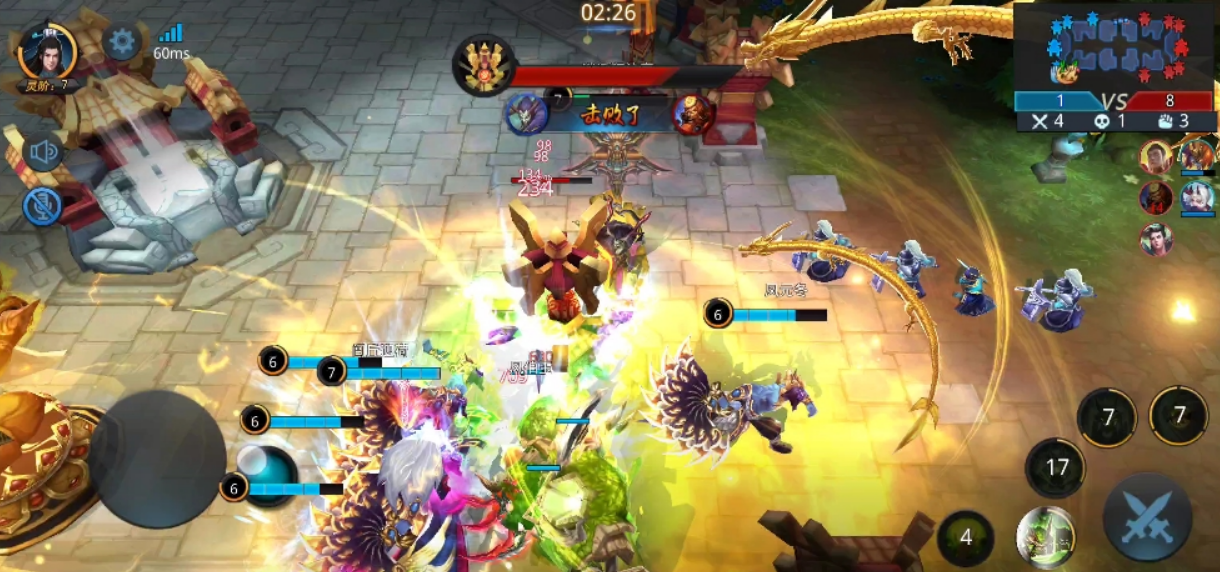Toggle the speaker sound icon

(43, 152)
